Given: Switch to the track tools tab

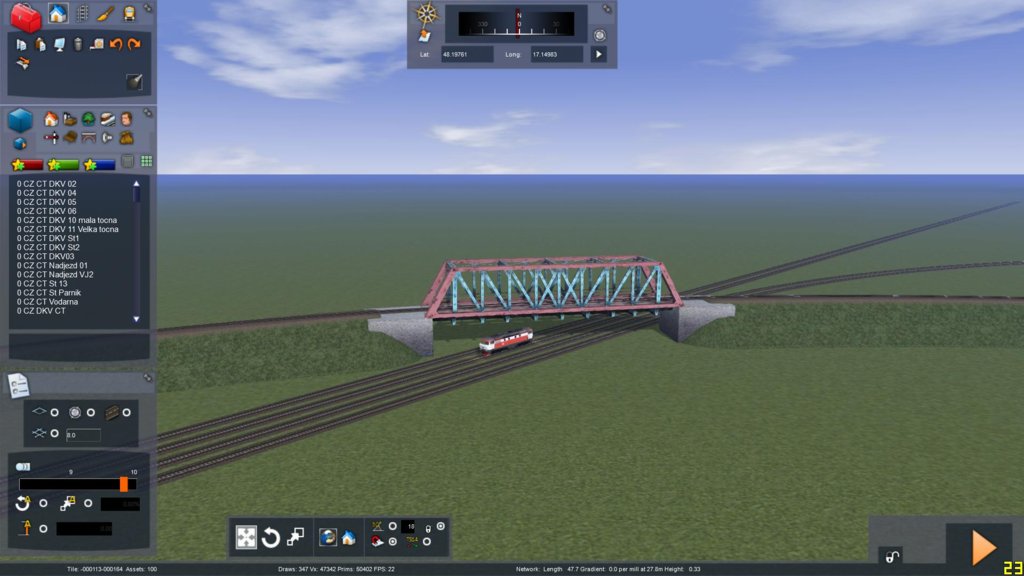Looking at the screenshot, I should [83, 14].
